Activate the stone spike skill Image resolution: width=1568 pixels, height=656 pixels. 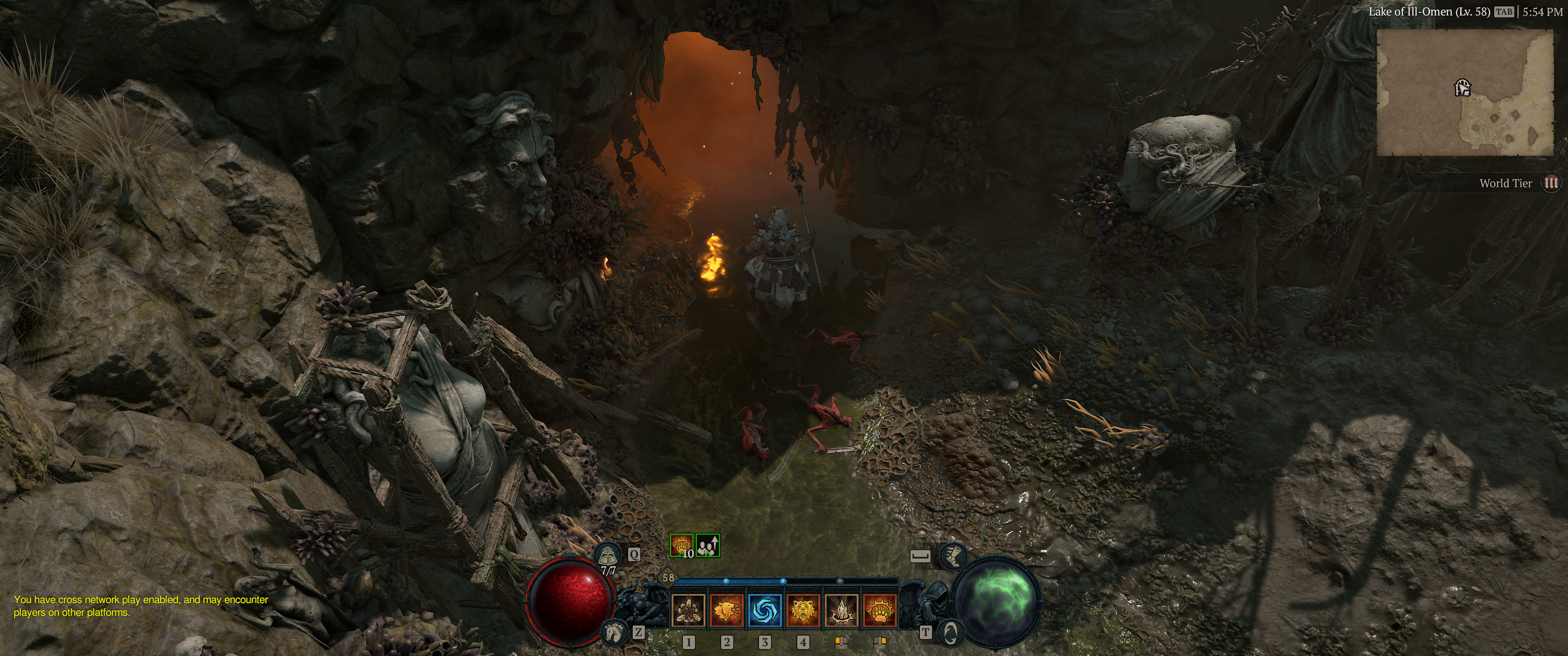coord(841,610)
